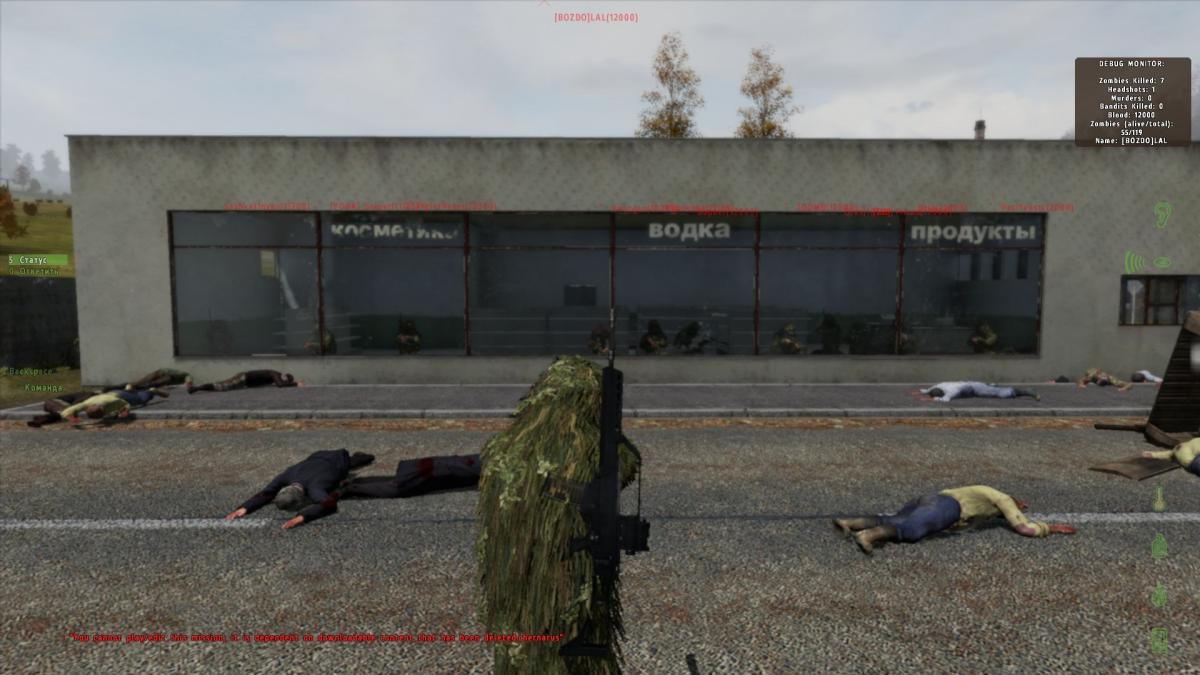
Task: Click the thermometer temperature icon
Action: pos(1159,498)
